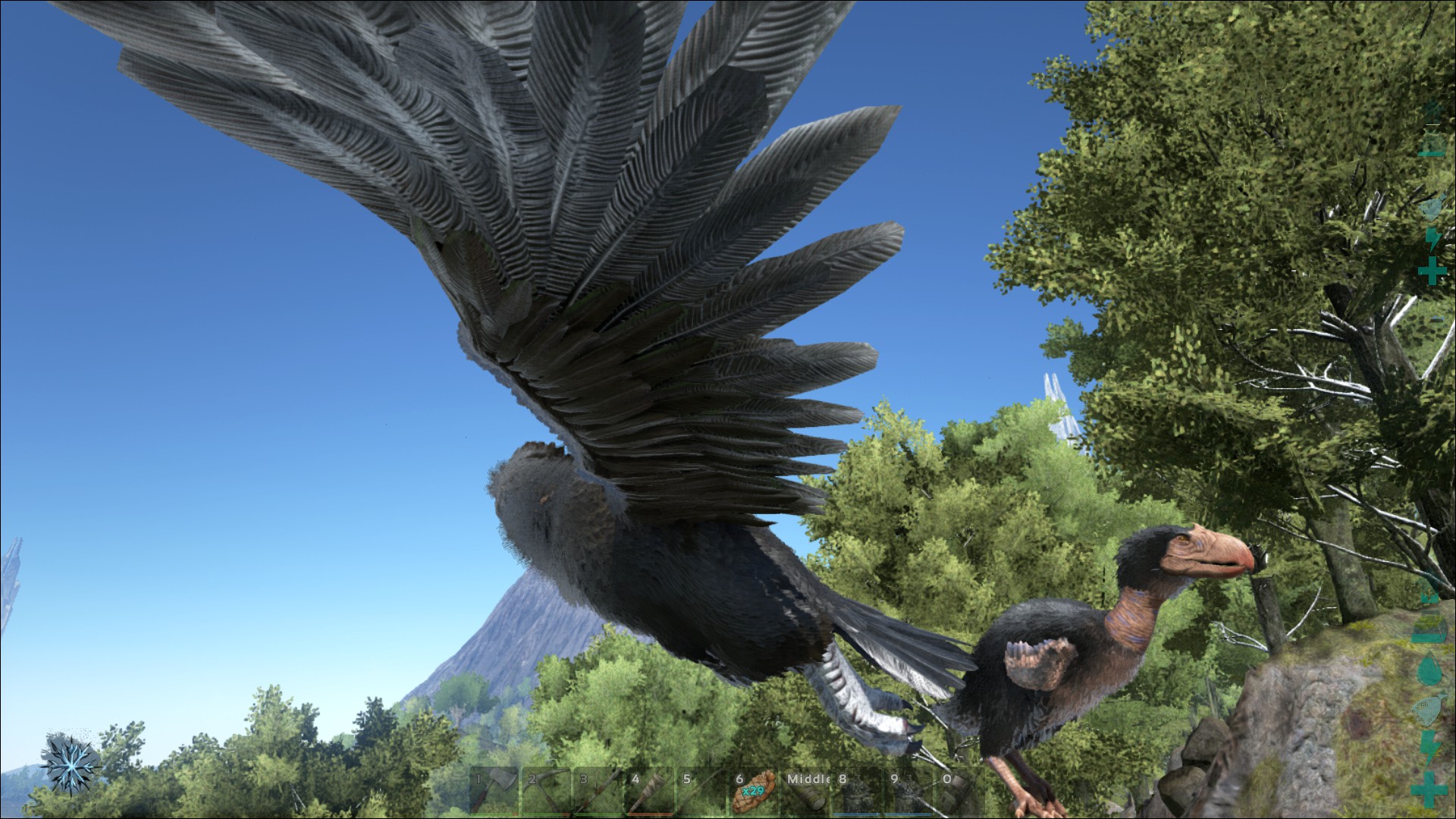Equip the pickaxe in hotbar slot 2
Image resolution: width=1456 pixels, height=819 pixels.
547,792
